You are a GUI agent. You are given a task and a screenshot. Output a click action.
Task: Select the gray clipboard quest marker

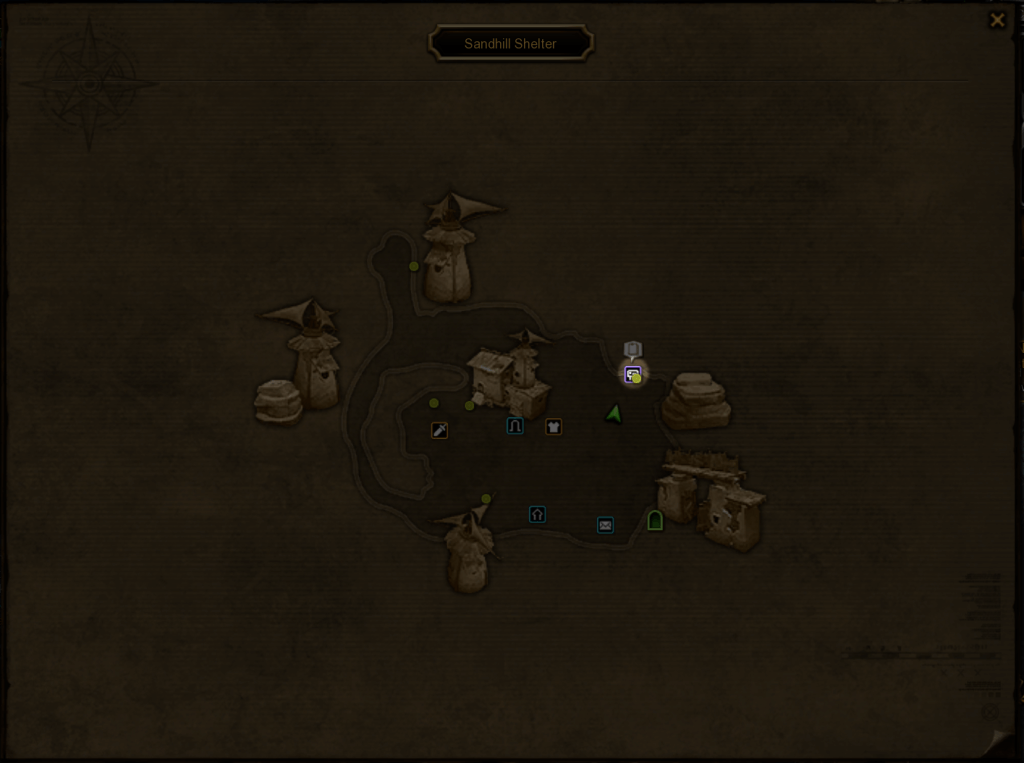(x=632, y=349)
